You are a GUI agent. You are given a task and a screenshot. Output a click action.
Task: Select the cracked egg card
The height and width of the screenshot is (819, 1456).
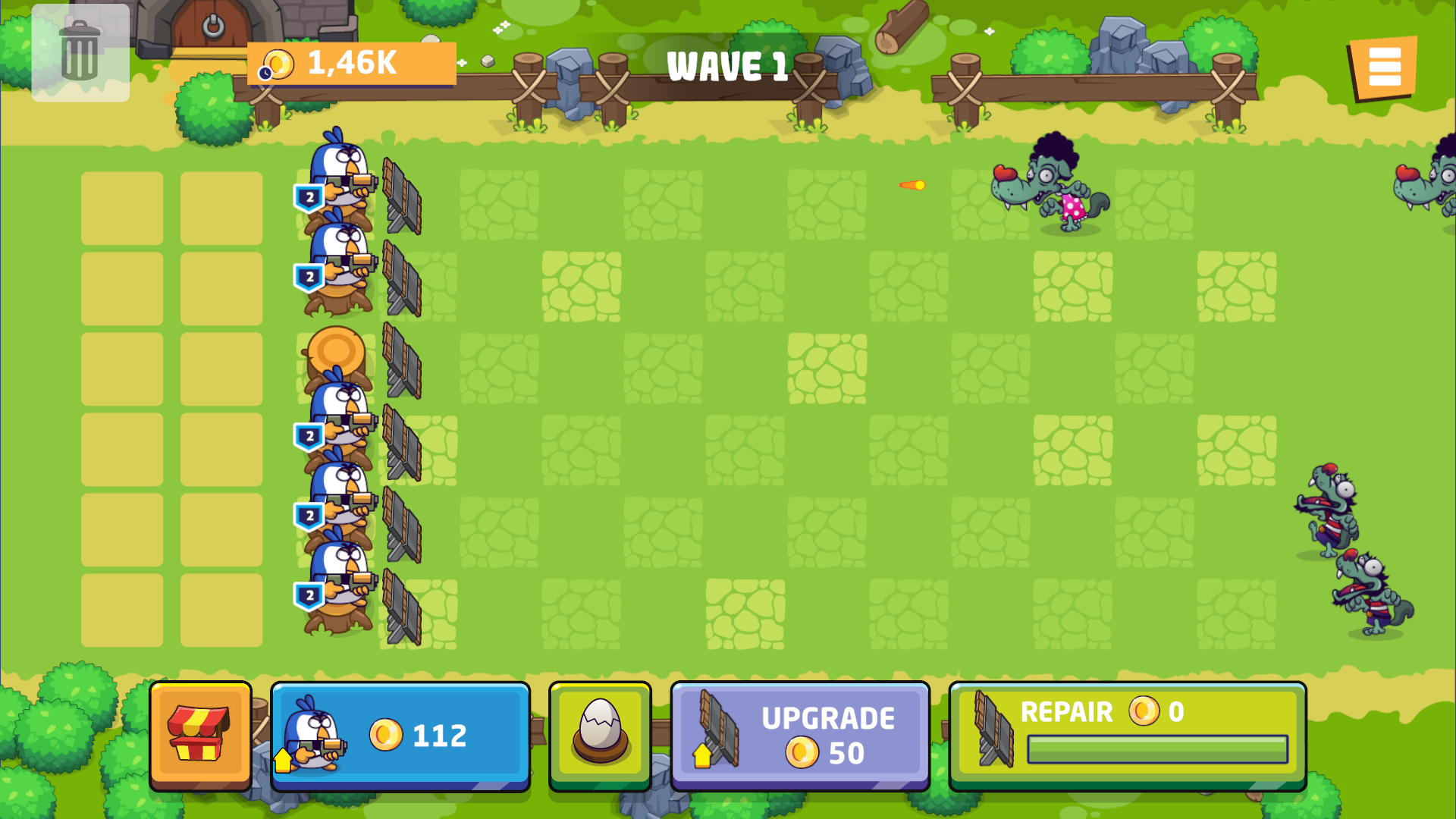point(599,733)
